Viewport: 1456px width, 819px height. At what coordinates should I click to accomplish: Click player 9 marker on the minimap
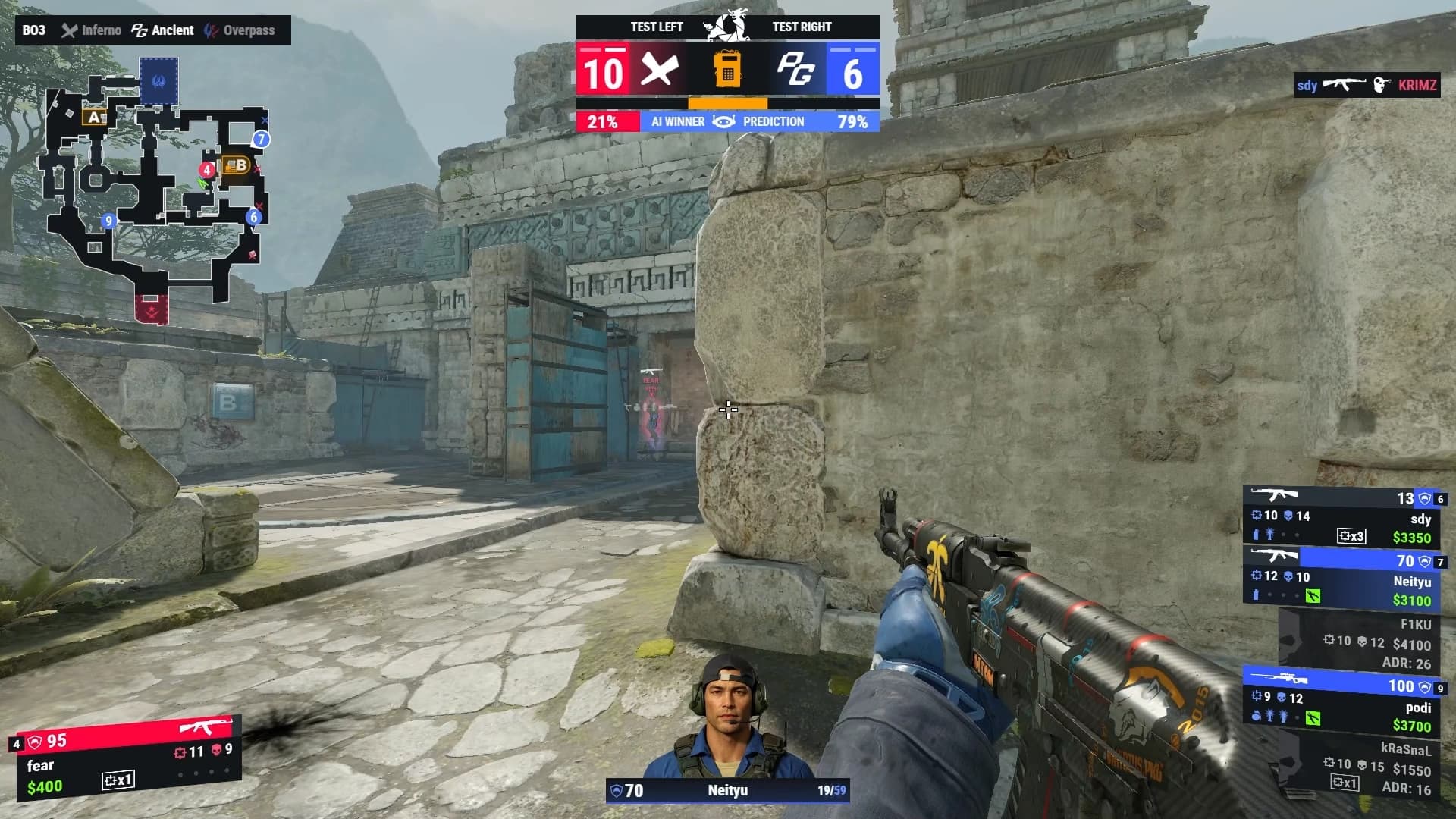[x=108, y=221]
